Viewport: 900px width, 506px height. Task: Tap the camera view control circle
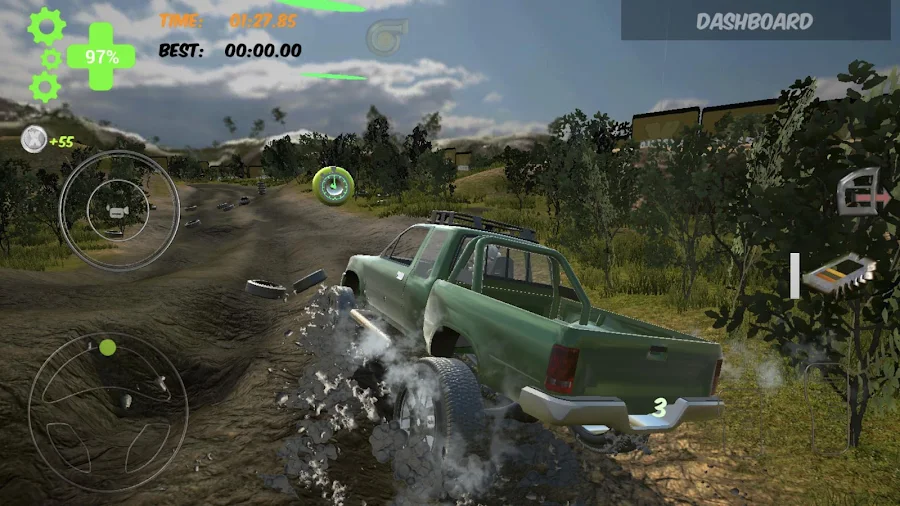[x=118, y=210]
